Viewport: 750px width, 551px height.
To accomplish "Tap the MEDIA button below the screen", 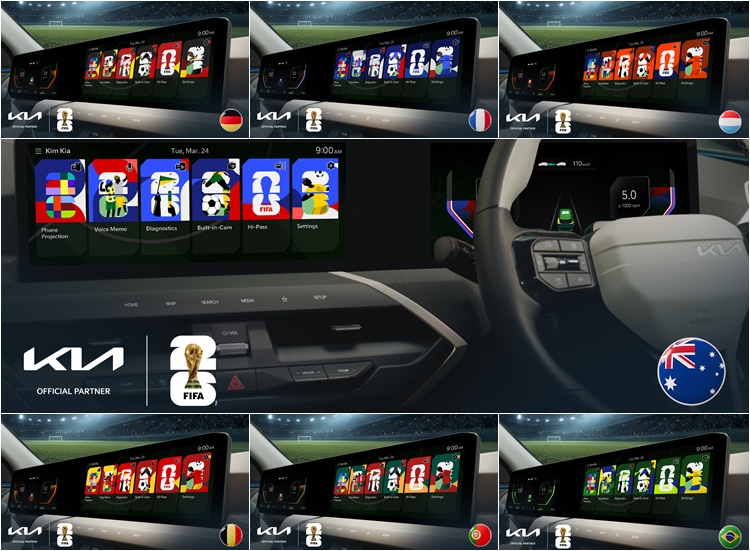I will 247,300.
